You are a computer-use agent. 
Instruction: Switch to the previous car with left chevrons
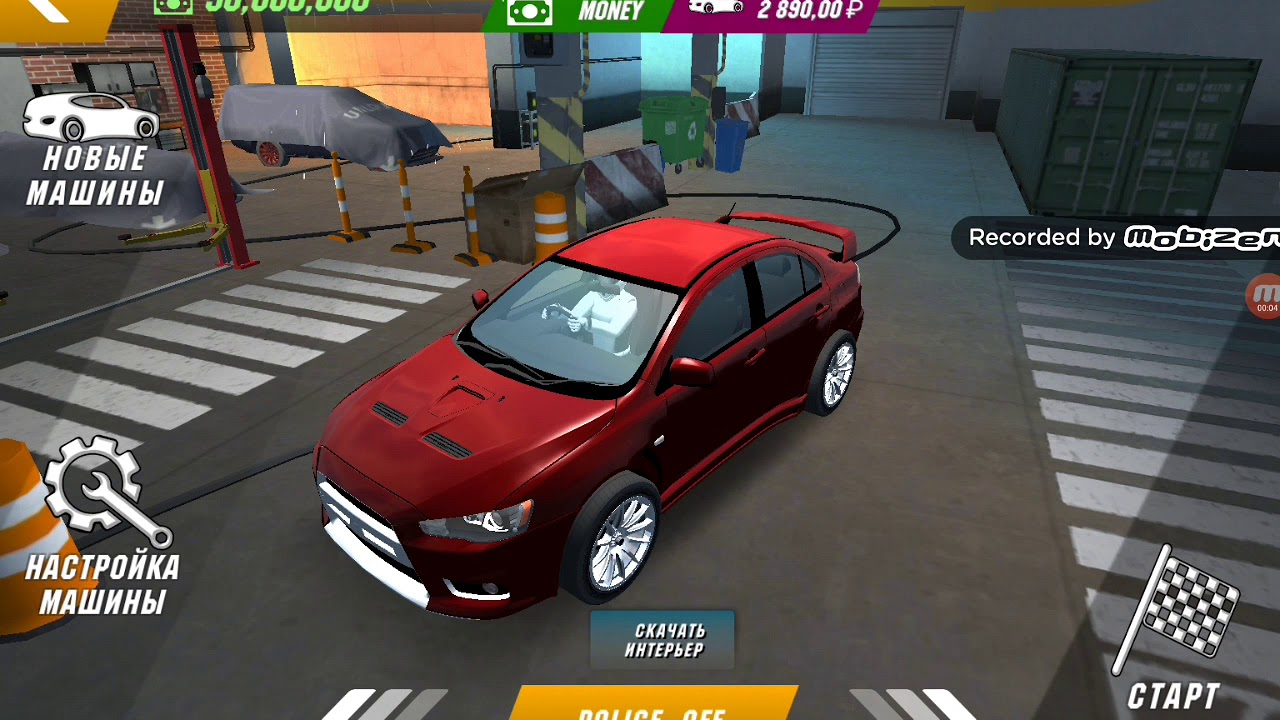click(385, 704)
